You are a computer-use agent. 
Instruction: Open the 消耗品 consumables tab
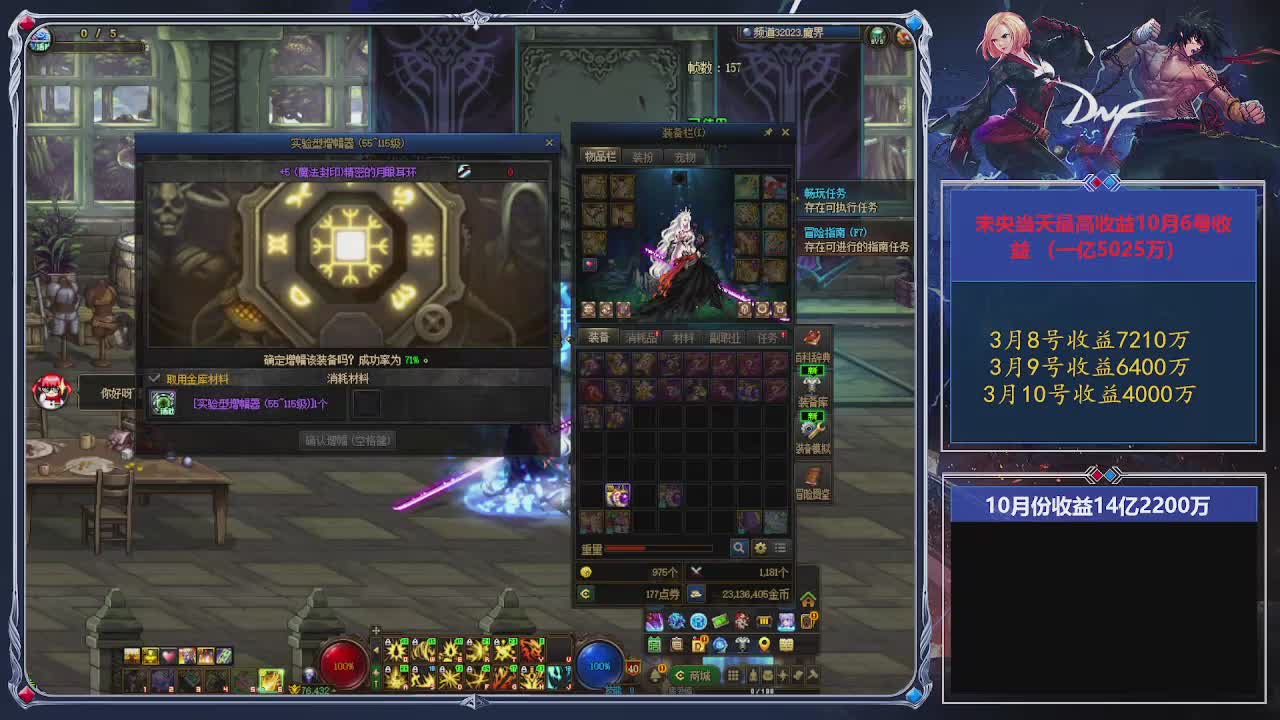coord(641,338)
